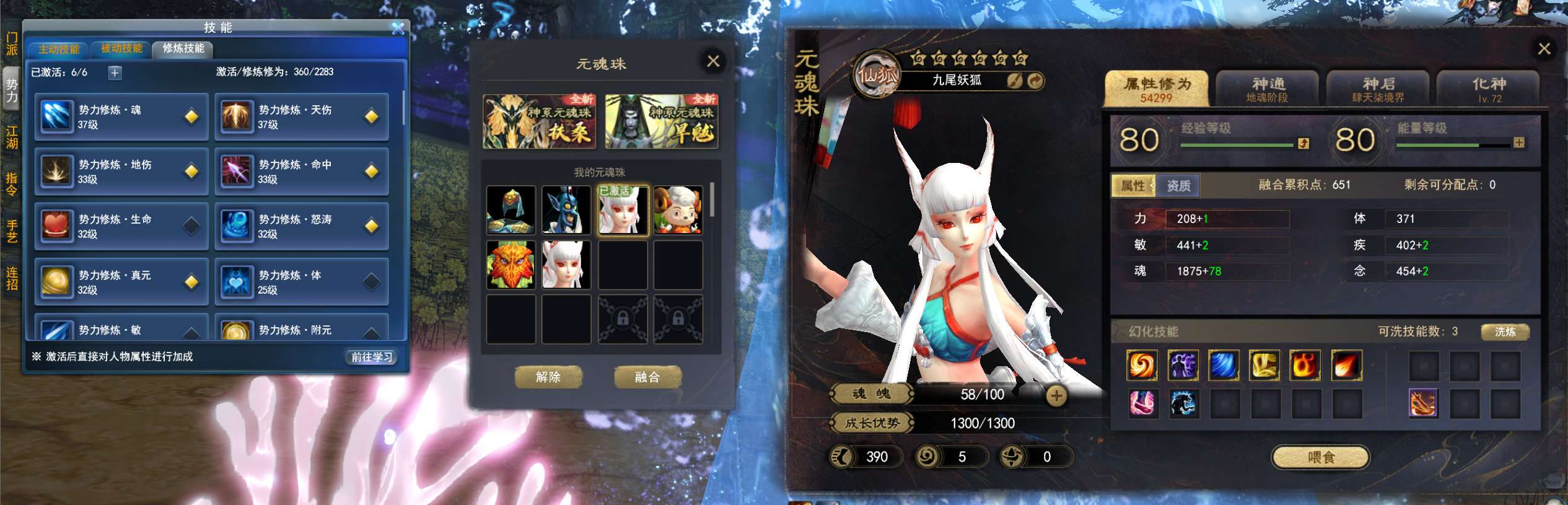Screen dimensions: 1568x505
Task: Choose the 势力修炼·怒涛 skill entry
Action: coord(302,226)
